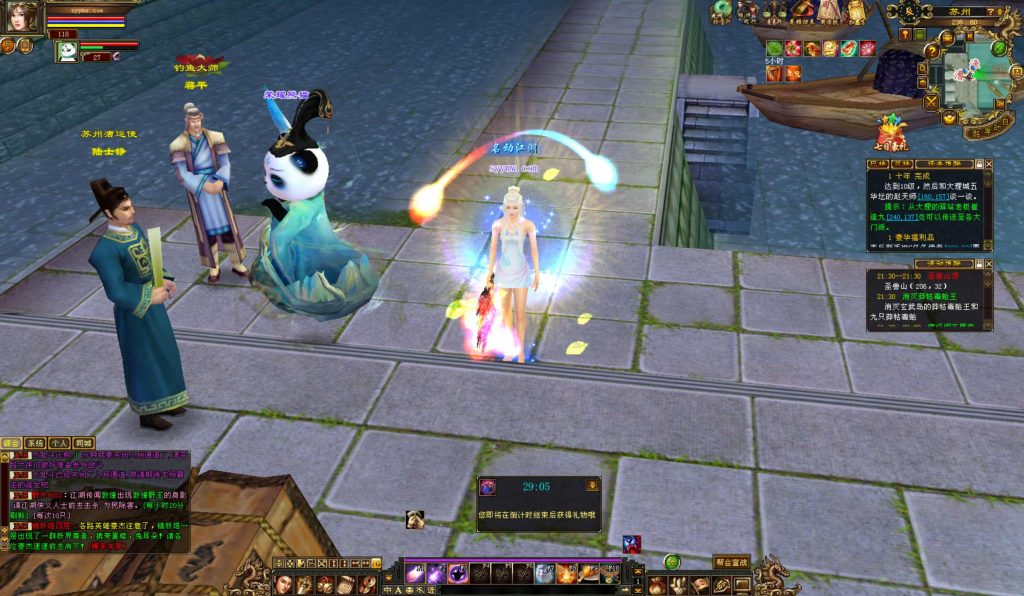Click the 帮会宣战 guild war button

tap(731, 561)
